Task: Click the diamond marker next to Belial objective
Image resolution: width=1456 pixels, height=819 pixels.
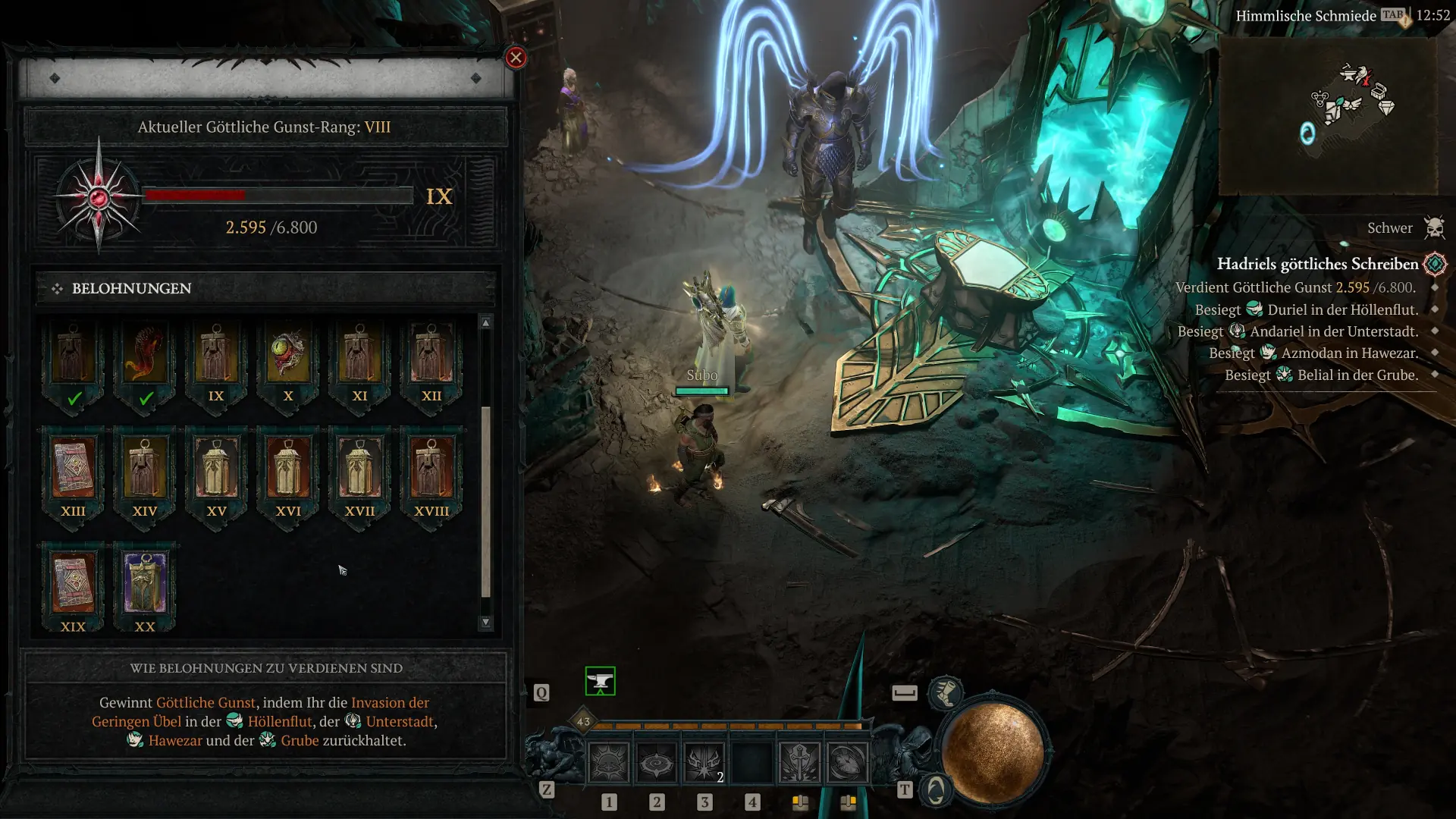Action: 1433,375
